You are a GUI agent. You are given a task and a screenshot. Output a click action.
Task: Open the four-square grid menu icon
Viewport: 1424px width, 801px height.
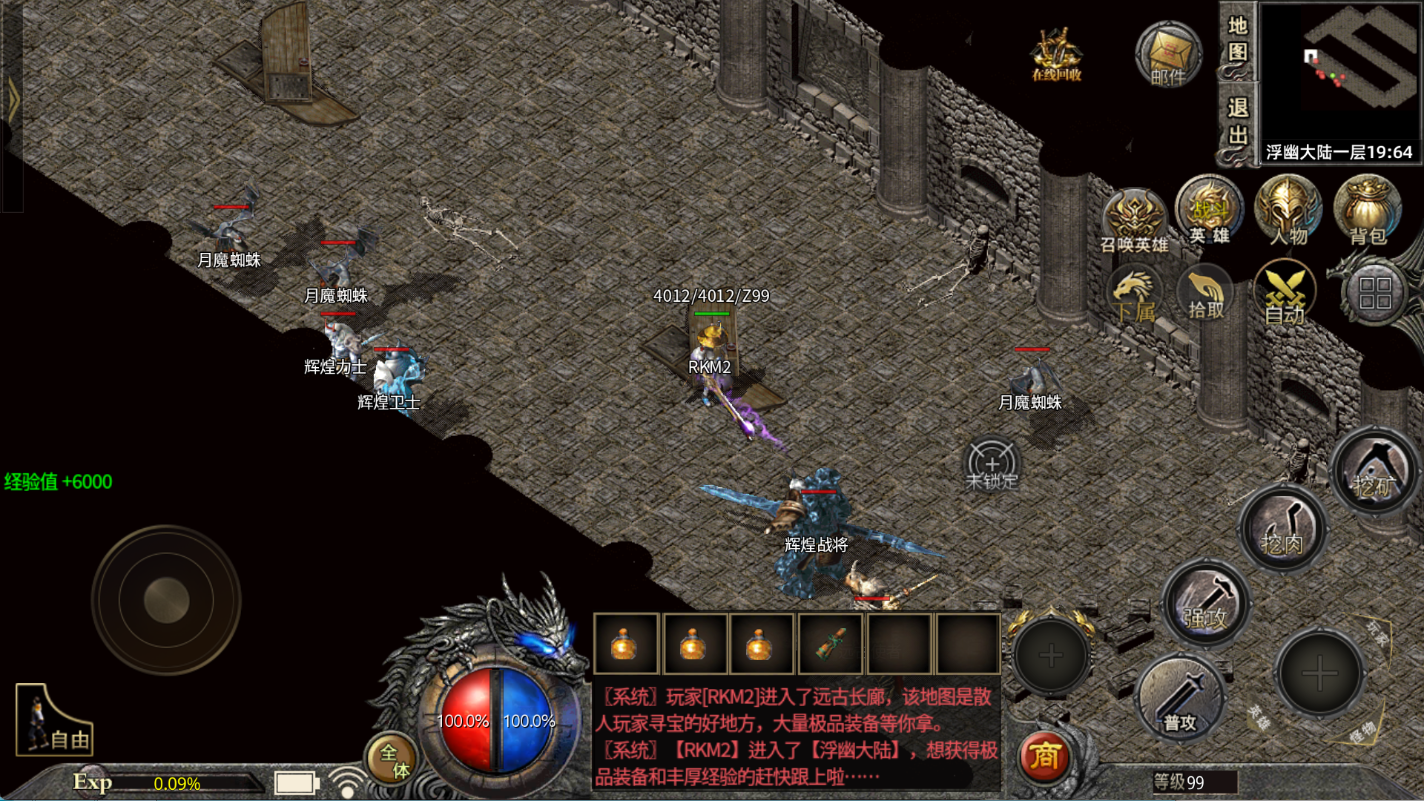point(1375,293)
